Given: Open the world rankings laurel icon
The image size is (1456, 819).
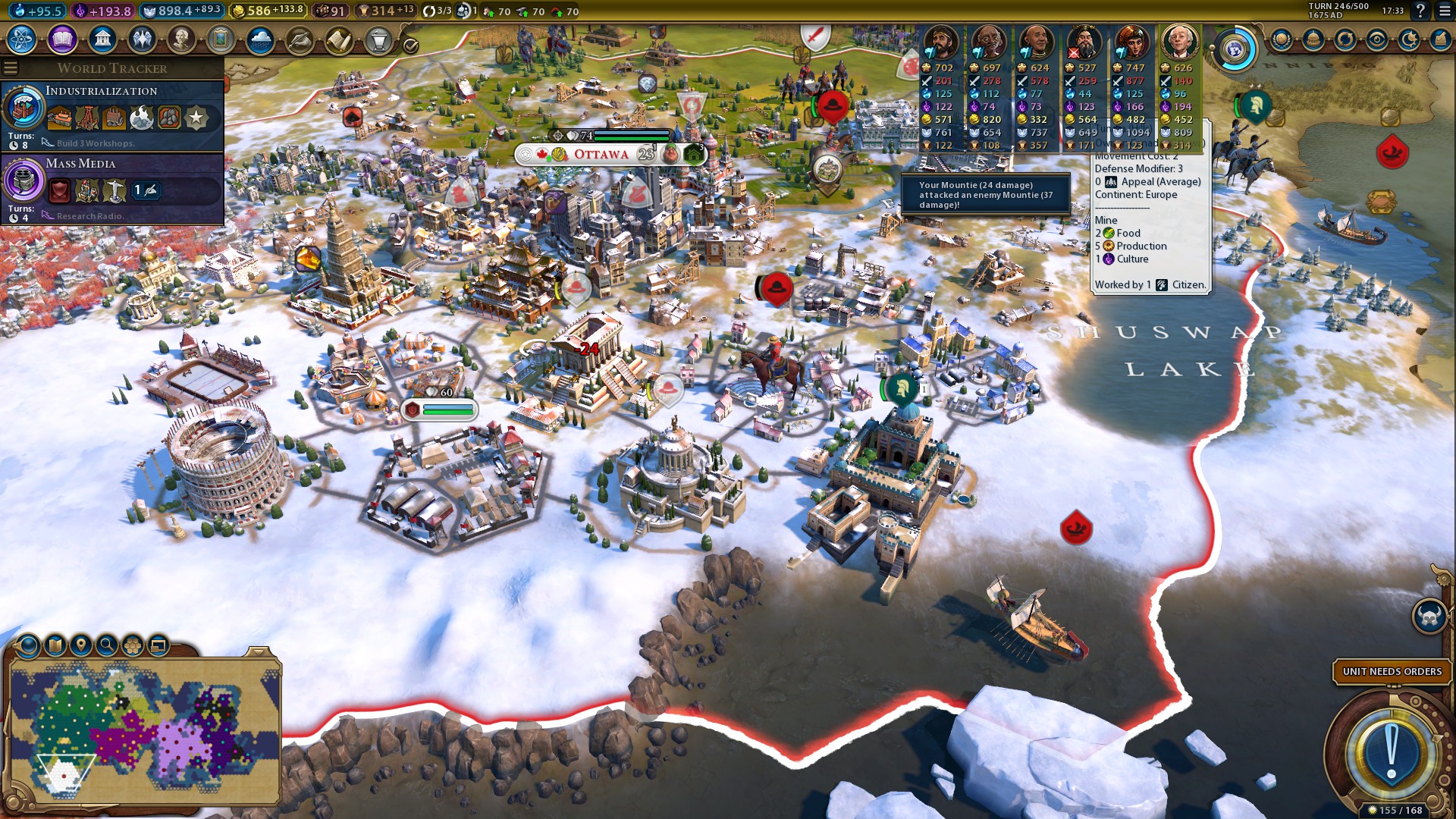Looking at the screenshot, I should (1282, 39).
